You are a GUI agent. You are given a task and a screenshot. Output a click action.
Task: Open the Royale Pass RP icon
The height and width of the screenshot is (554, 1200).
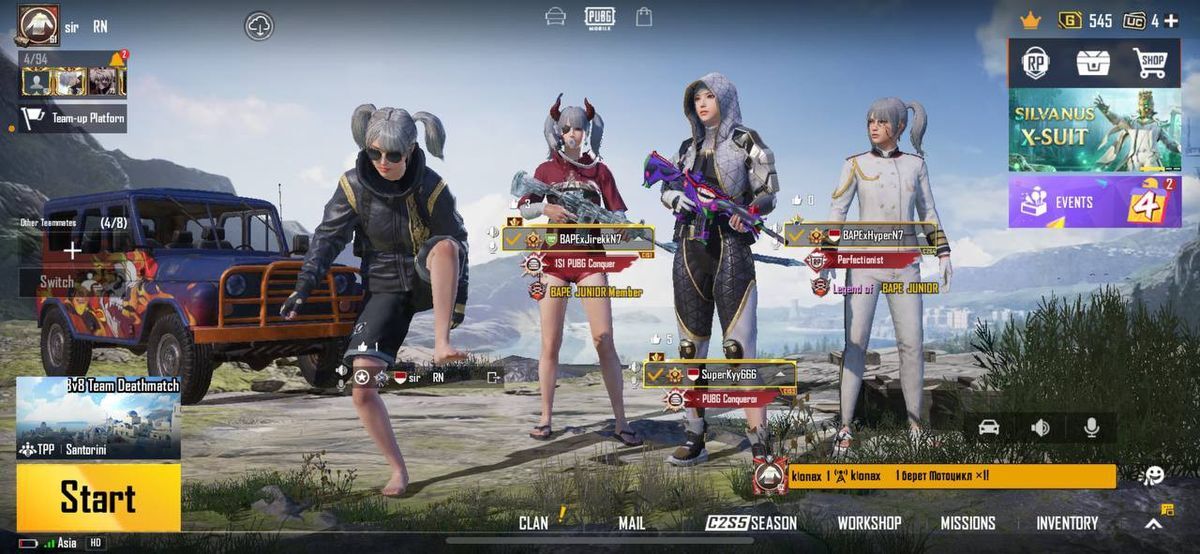coord(1035,63)
